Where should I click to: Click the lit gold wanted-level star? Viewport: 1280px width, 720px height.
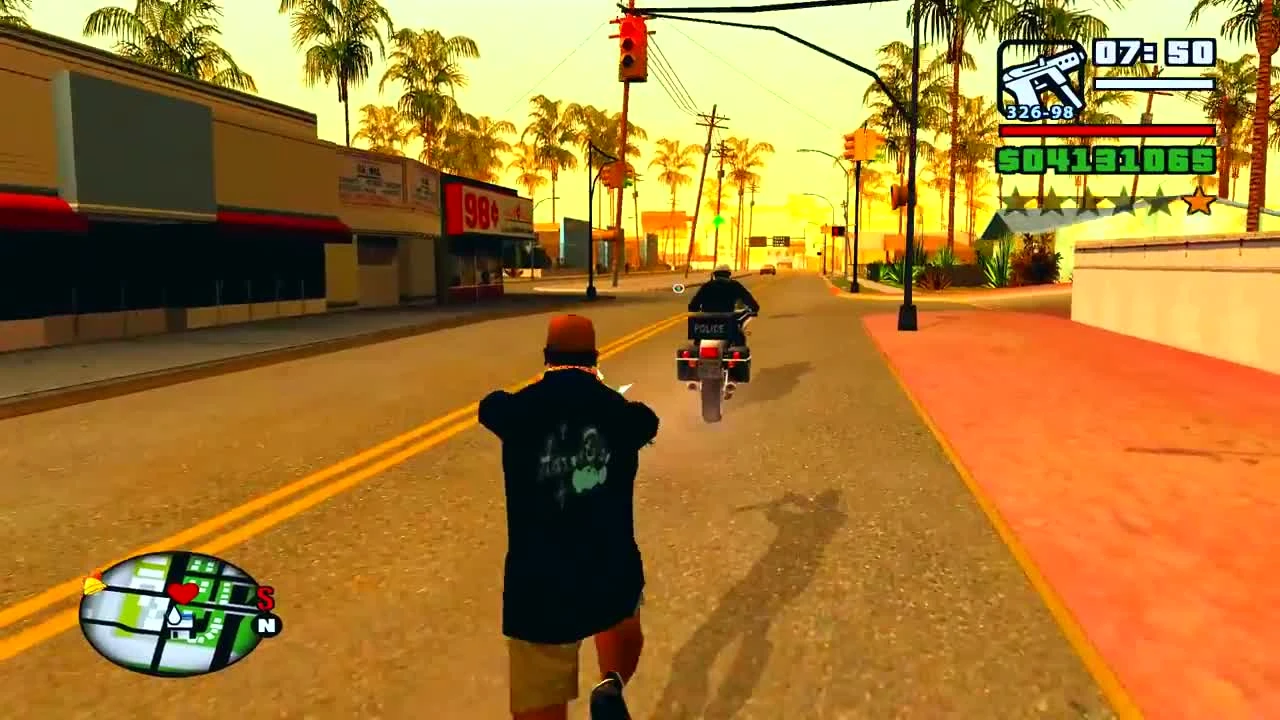click(x=1198, y=201)
